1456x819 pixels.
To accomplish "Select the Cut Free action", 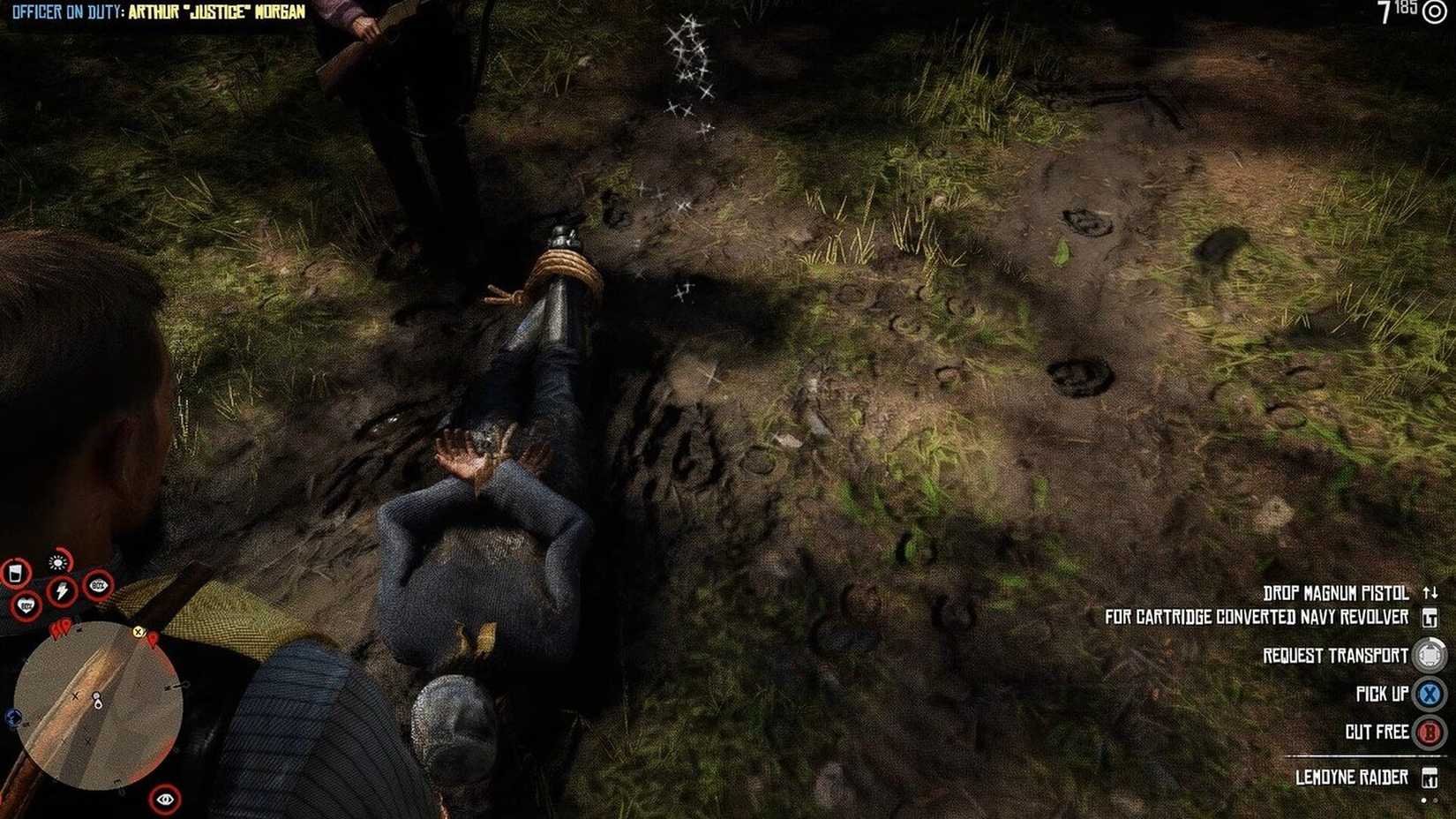I will click(1377, 731).
